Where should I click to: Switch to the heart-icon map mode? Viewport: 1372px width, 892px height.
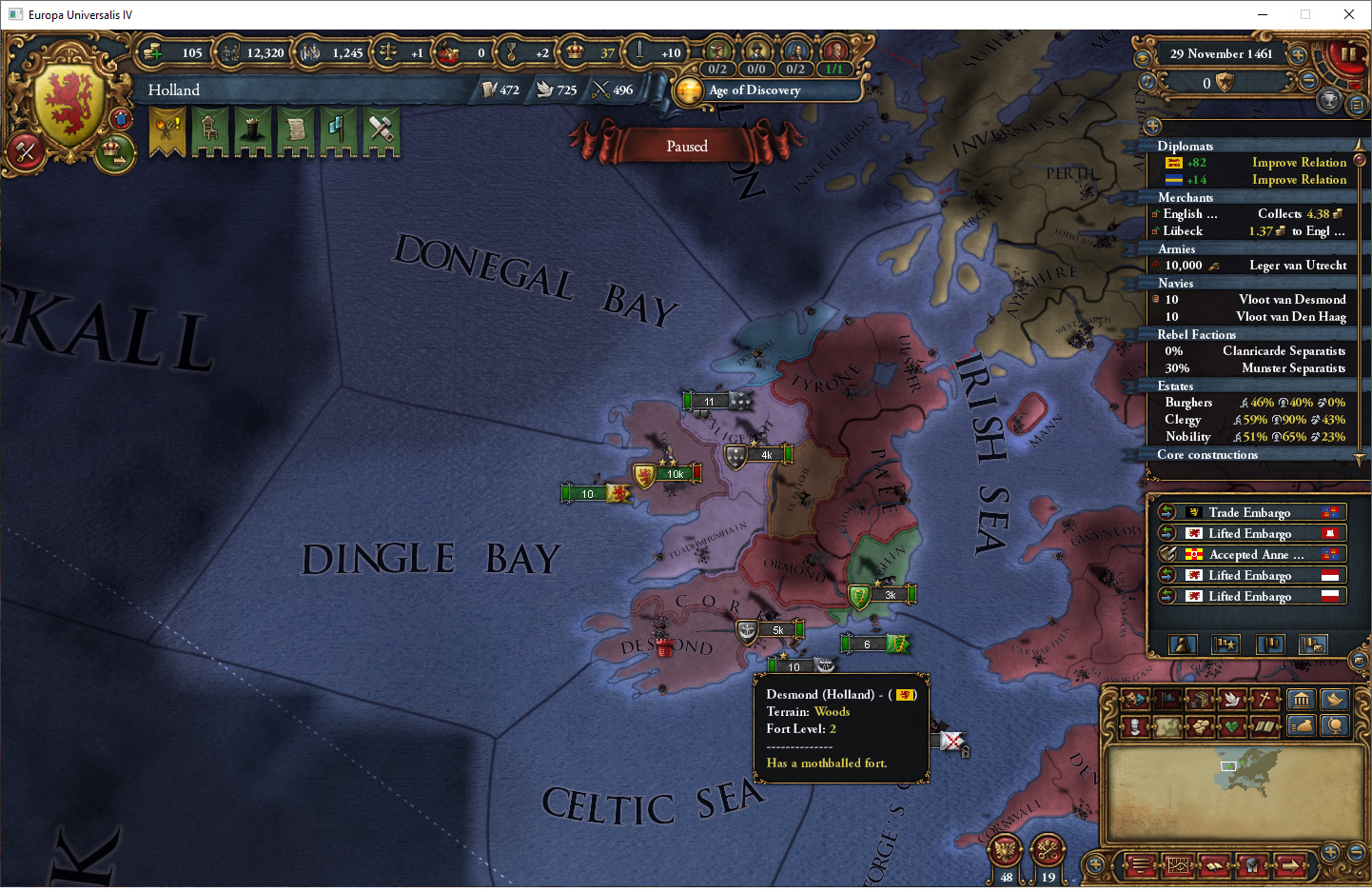[1232, 726]
